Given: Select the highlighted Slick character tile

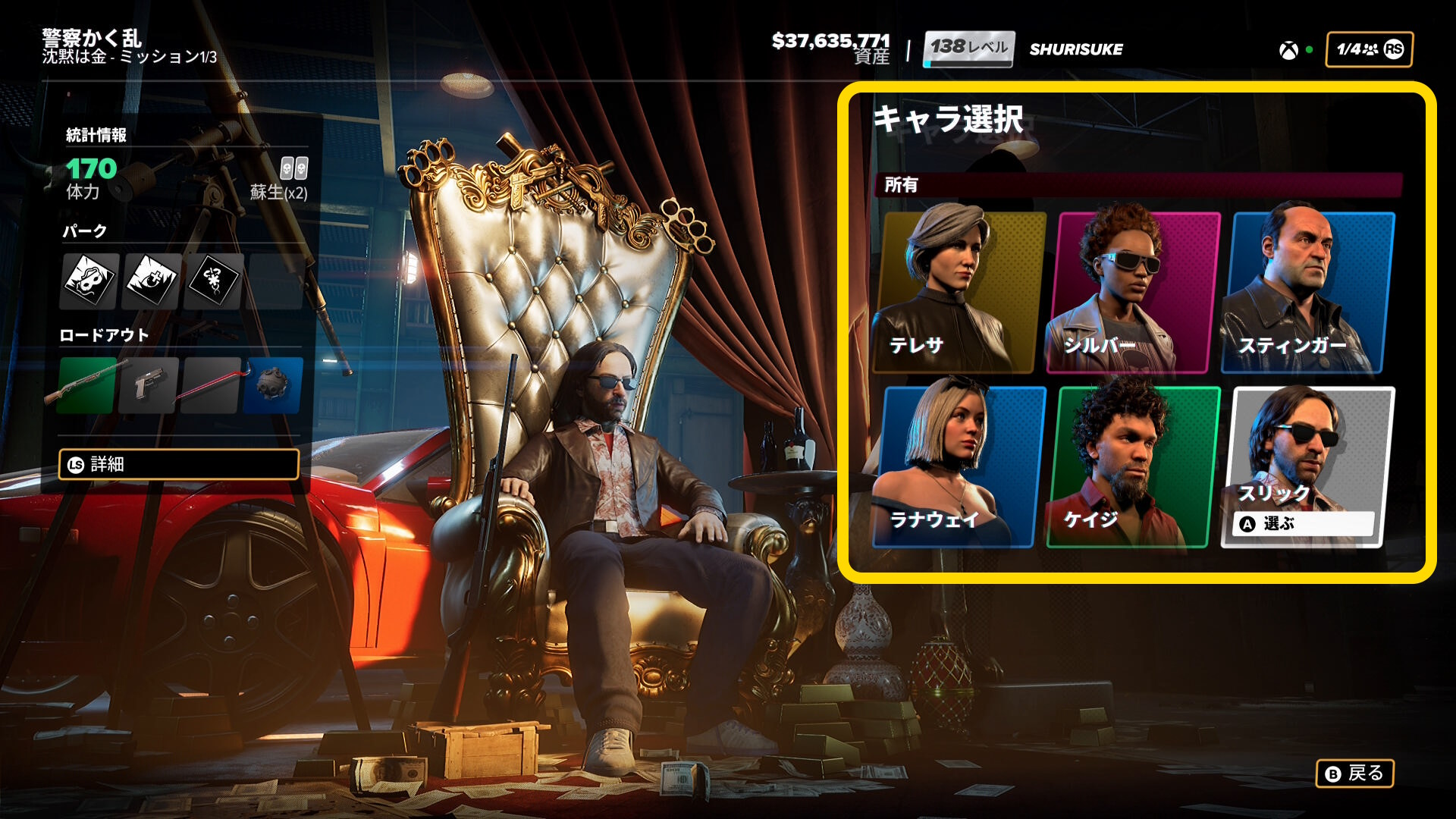Looking at the screenshot, I should click(x=1308, y=467).
